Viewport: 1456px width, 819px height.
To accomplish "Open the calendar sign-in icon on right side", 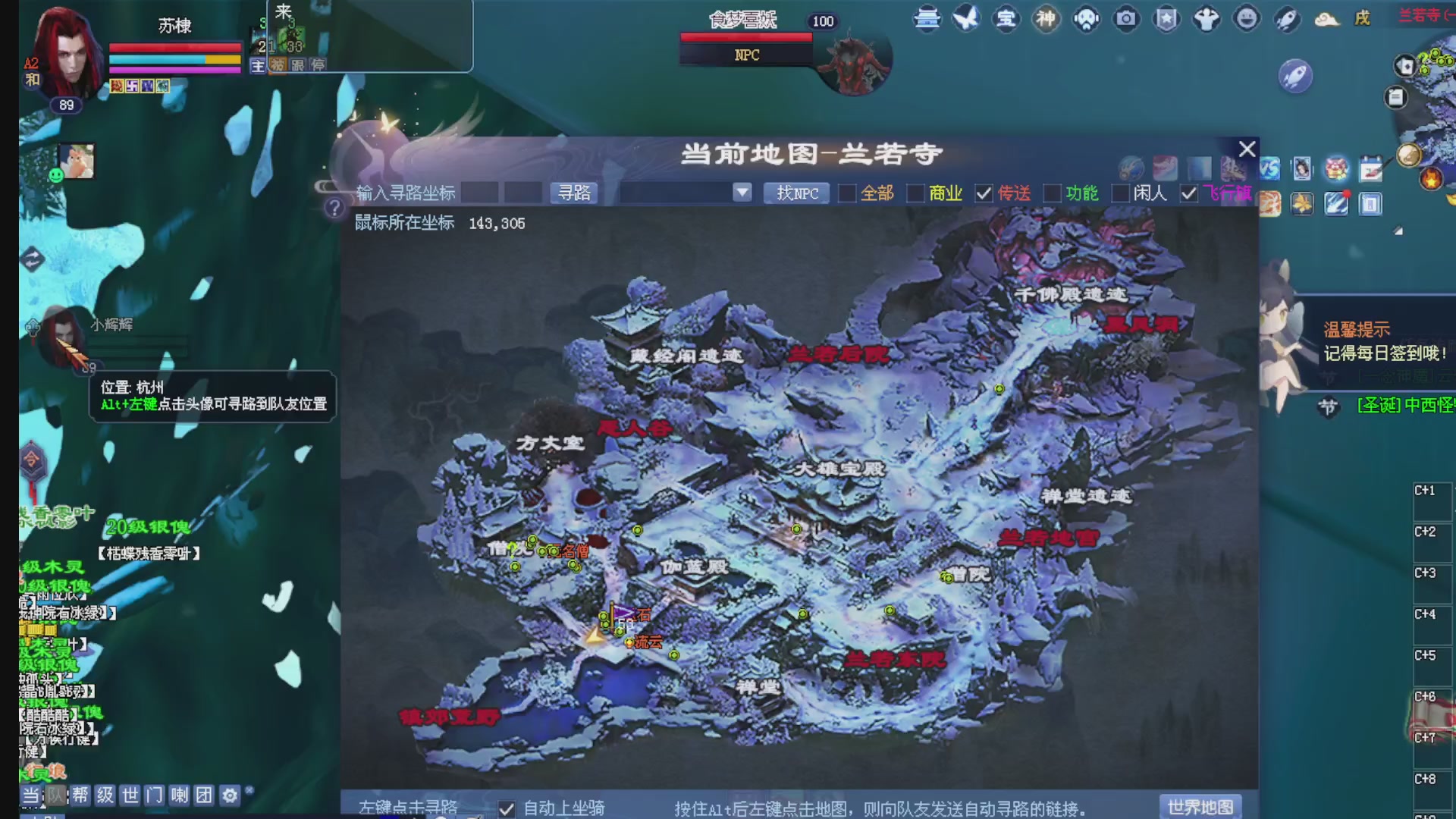I will pos(1370,169).
